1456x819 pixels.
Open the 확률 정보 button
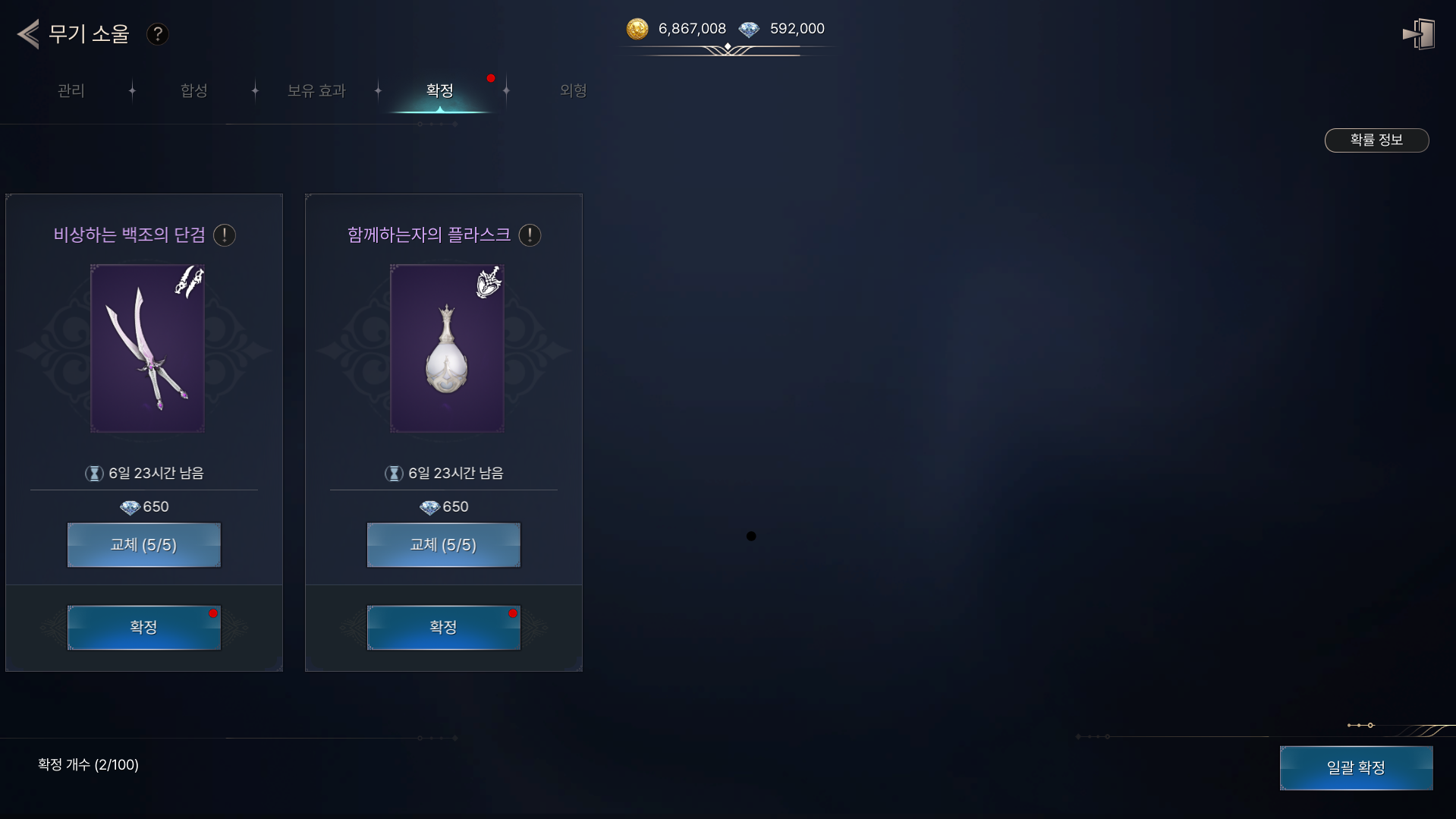(1376, 140)
